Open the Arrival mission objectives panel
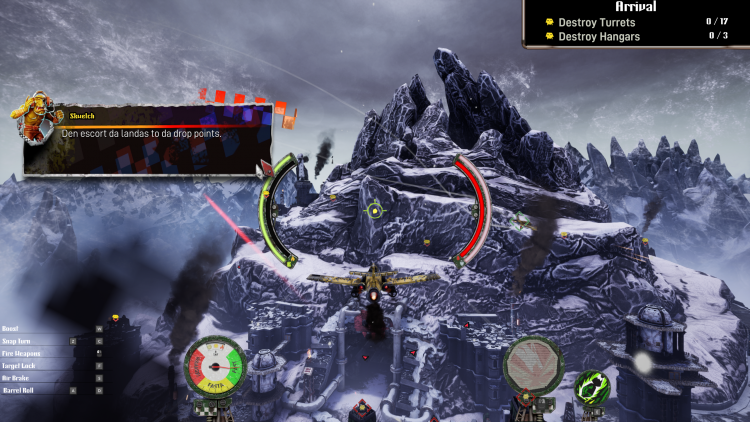The width and height of the screenshot is (750, 422). tap(636, 7)
